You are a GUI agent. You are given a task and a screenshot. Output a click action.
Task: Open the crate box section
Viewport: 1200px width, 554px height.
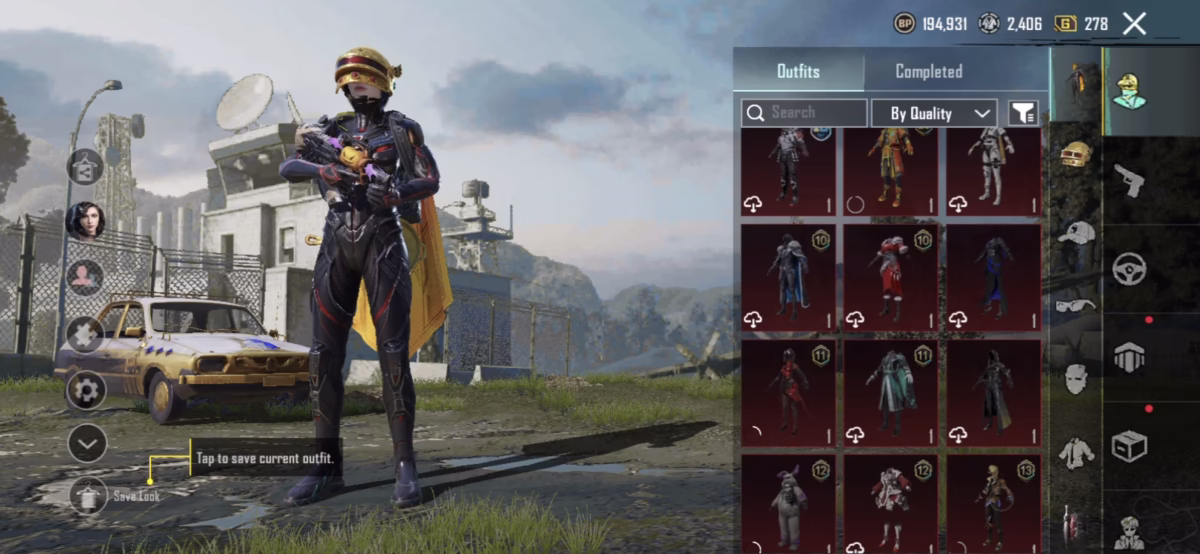(1130, 445)
